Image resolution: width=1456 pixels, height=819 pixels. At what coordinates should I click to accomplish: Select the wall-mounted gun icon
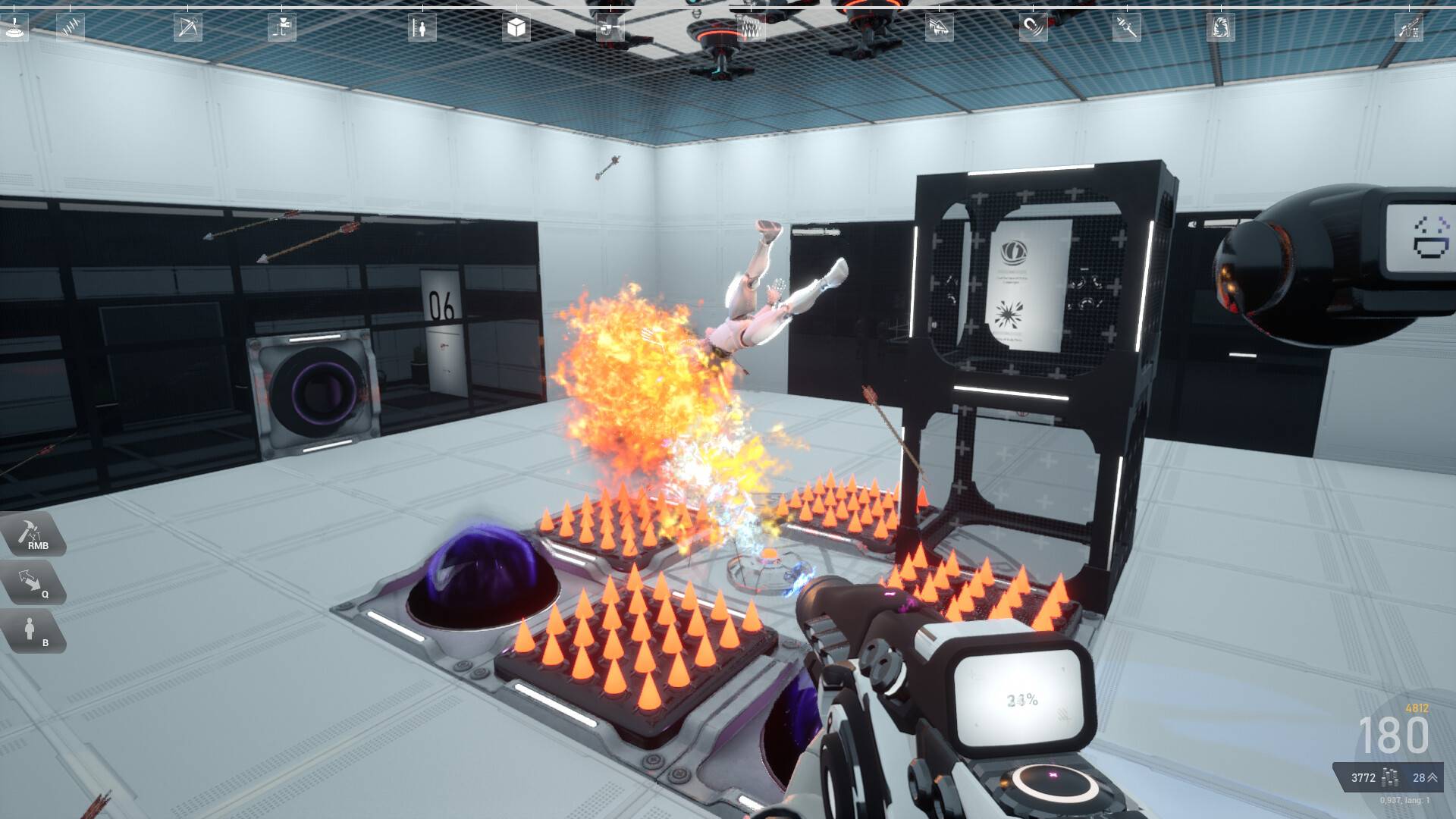(x=610, y=28)
